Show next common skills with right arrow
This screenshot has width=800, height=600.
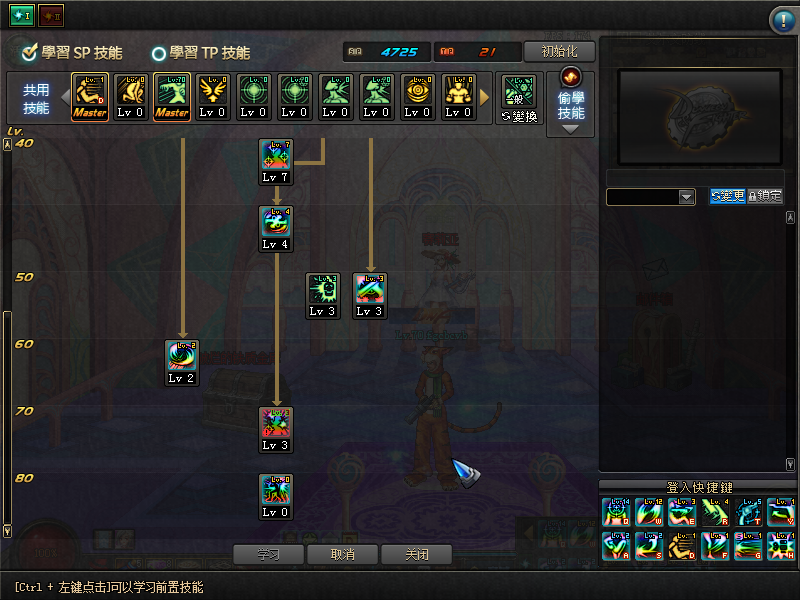(x=485, y=97)
